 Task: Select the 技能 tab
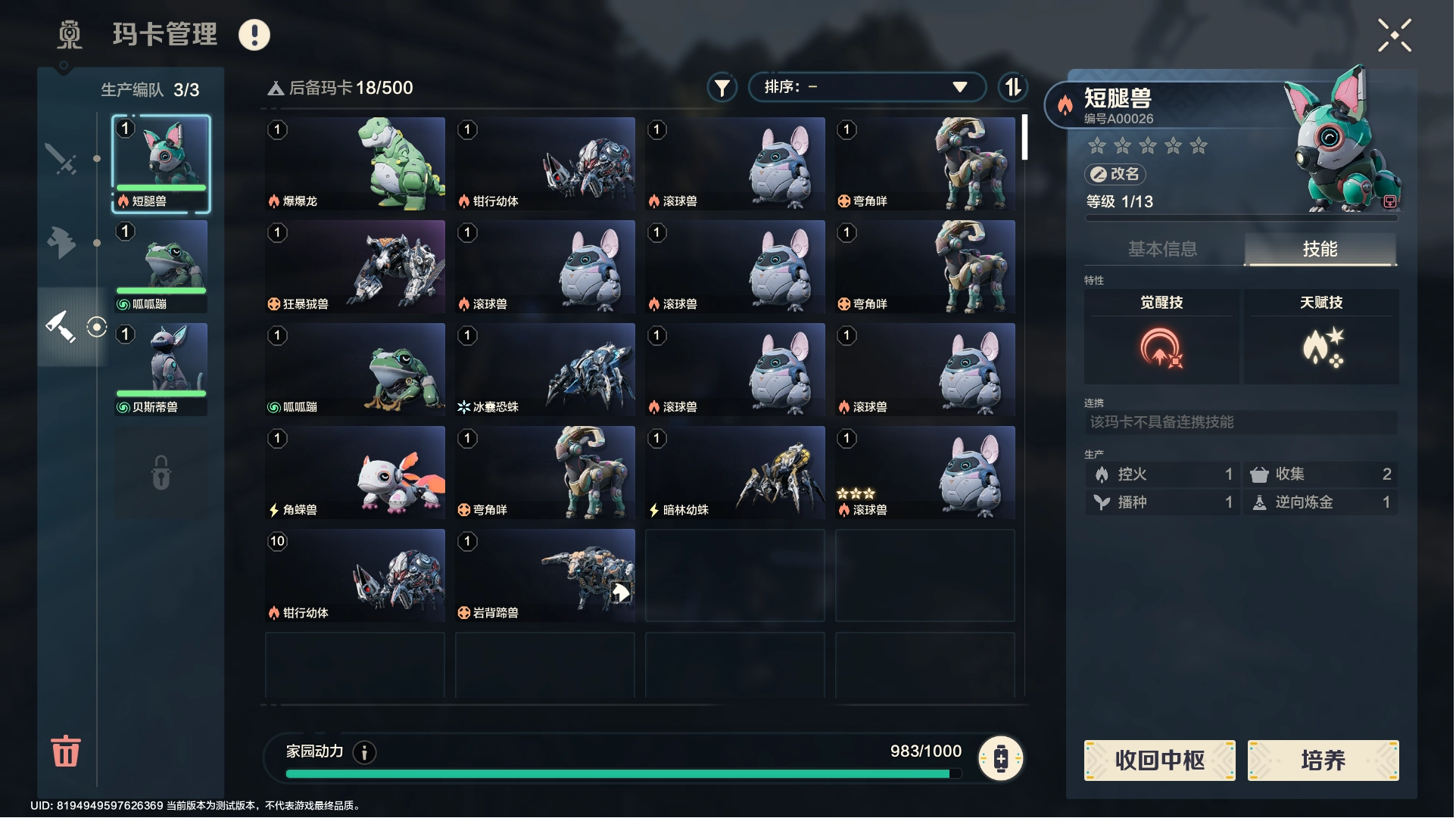[x=1320, y=249]
